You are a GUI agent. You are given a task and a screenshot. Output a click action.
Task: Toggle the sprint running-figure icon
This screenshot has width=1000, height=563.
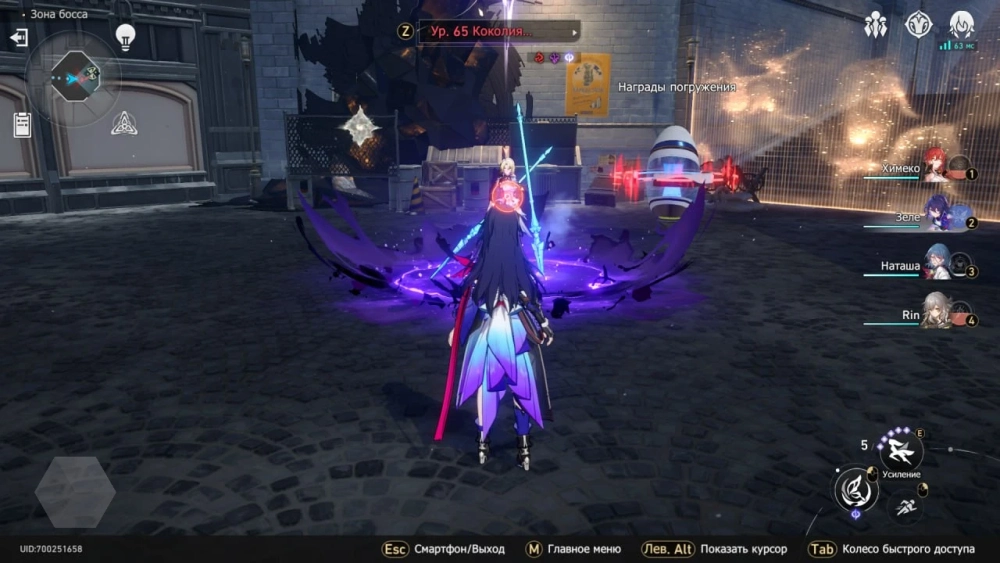click(904, 506)
